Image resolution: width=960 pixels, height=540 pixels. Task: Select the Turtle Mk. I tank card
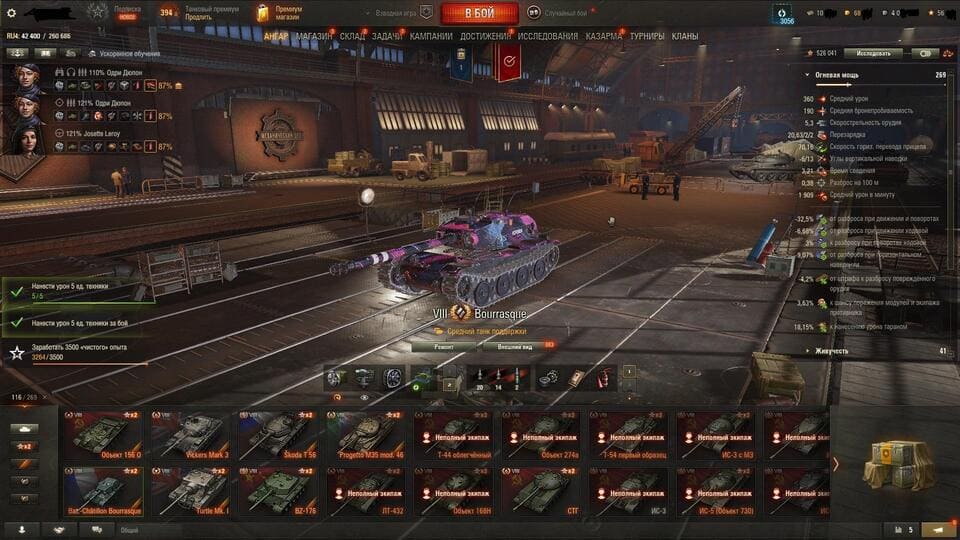[x=188, y=490]
